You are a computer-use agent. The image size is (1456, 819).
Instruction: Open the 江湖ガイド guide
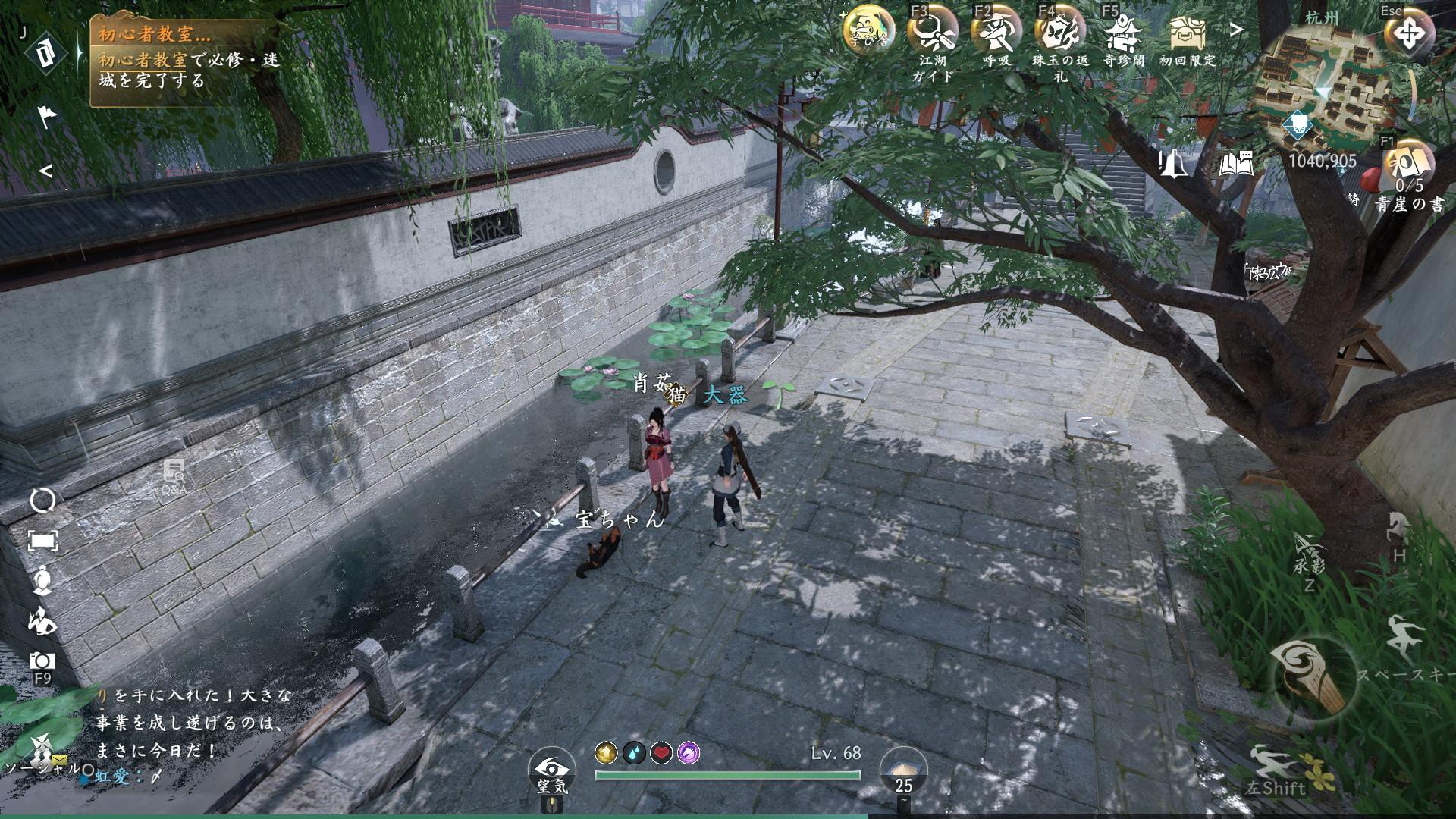point(933,32)
